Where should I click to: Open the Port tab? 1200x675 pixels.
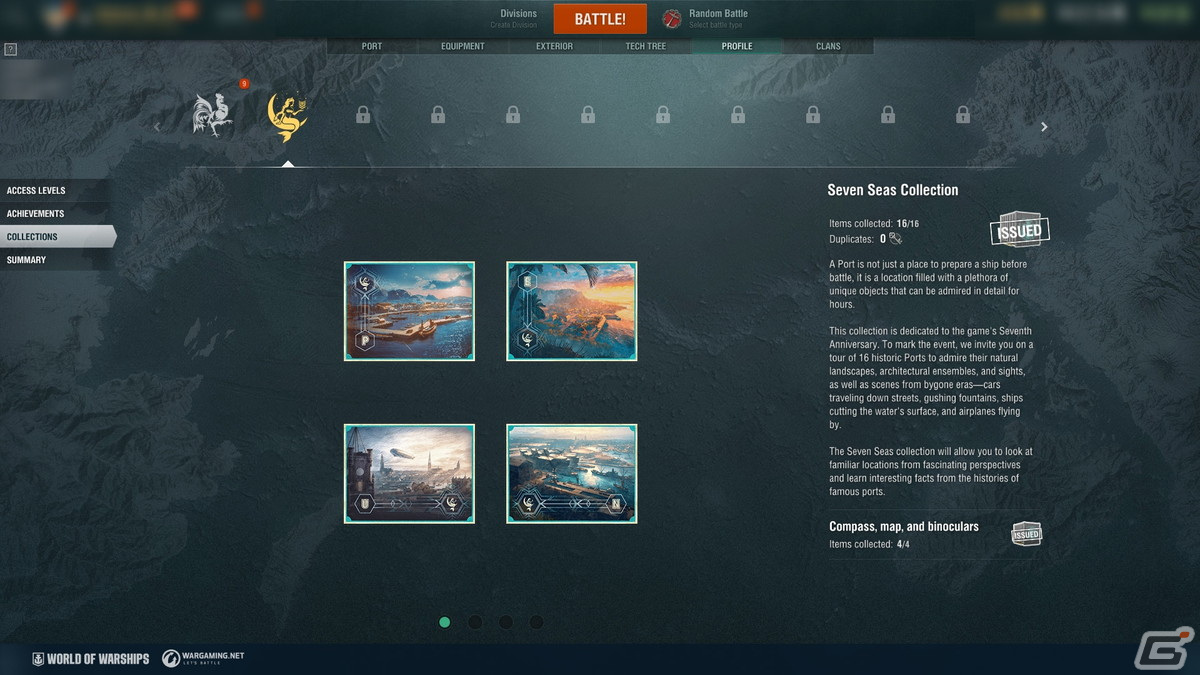click(x=371, y=46)
